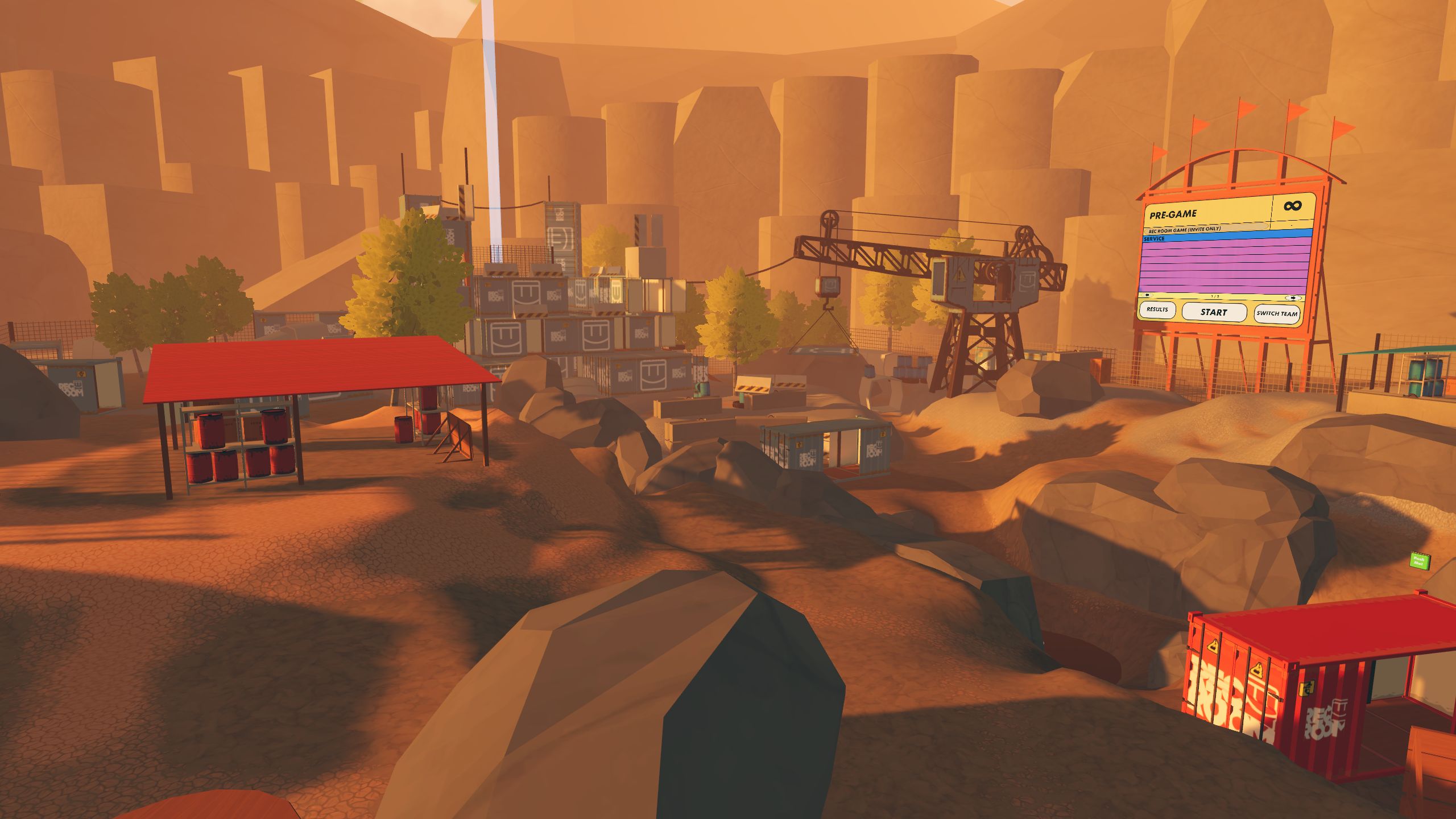Click the yellow hazard triangle on the red container
The width and height of the screenshot is (1456, 819).
pyautogui.click(x=1213, y=648)
